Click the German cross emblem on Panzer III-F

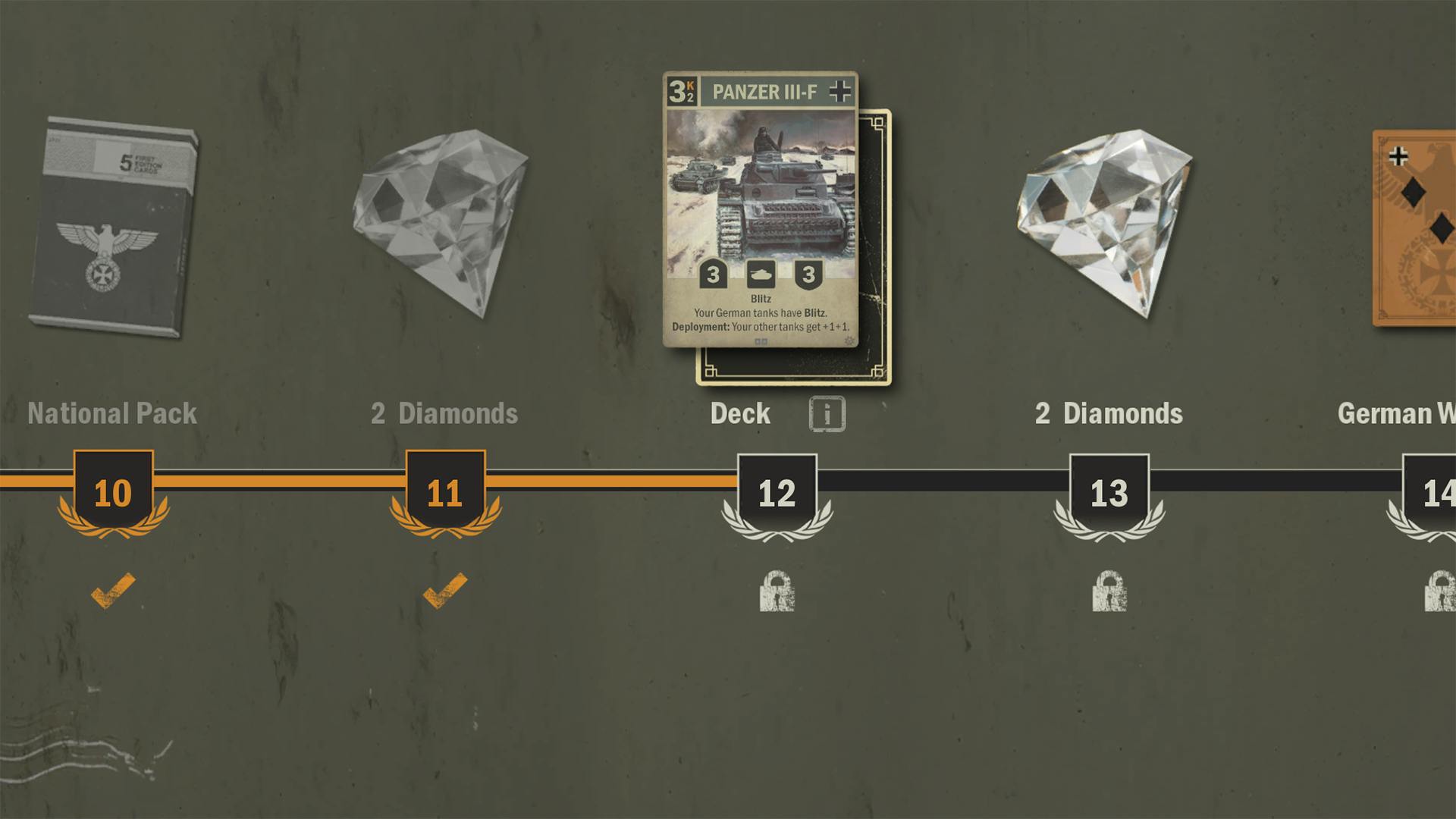point(839,90)
